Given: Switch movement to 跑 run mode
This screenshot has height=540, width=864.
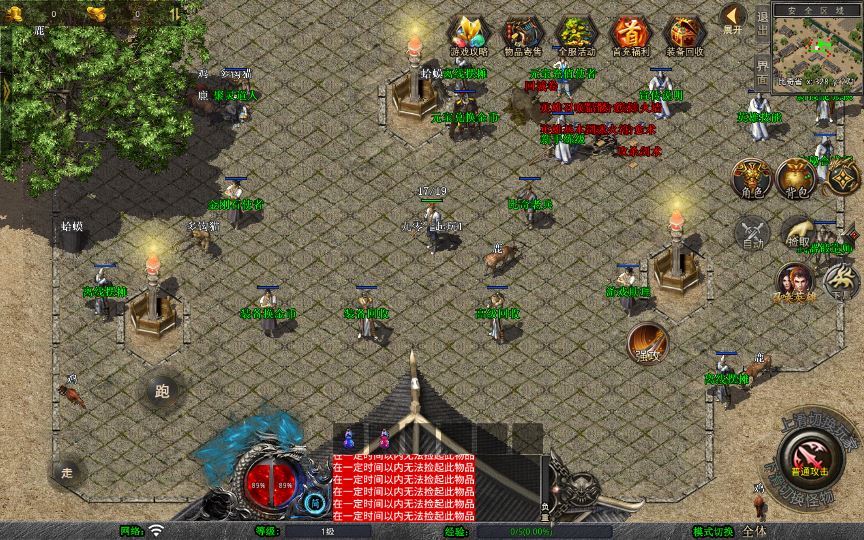Looking at the screenshot, I should [161, 392].
